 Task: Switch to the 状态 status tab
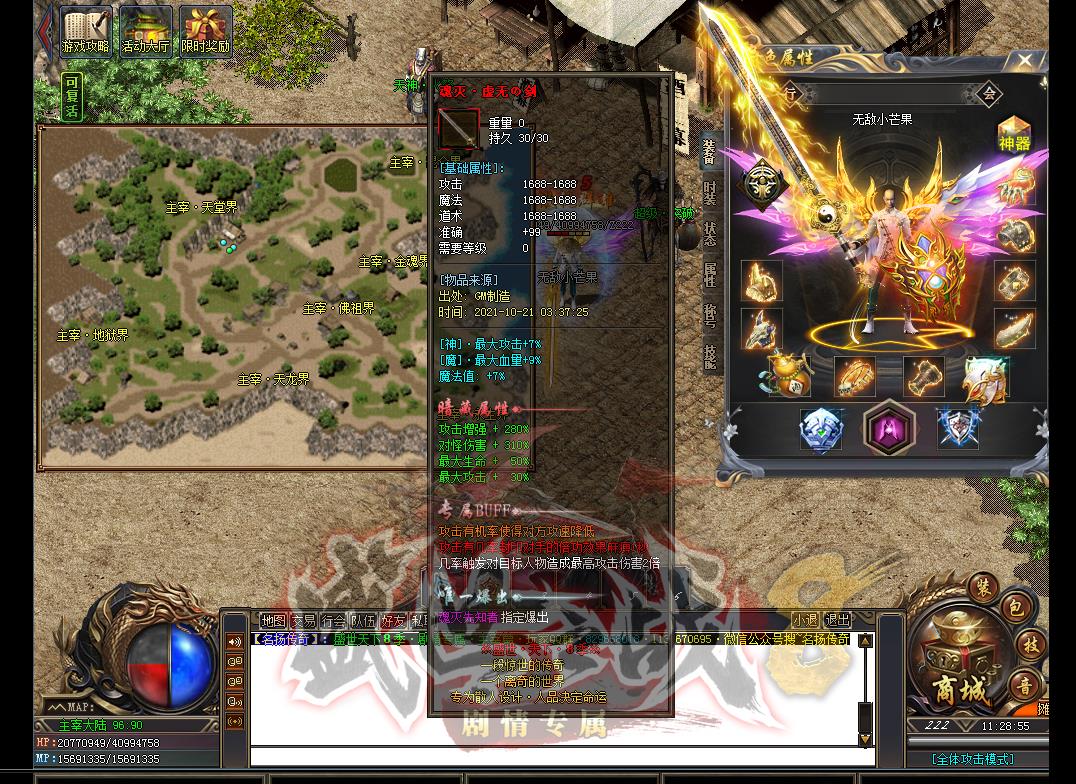pos(709,234)
